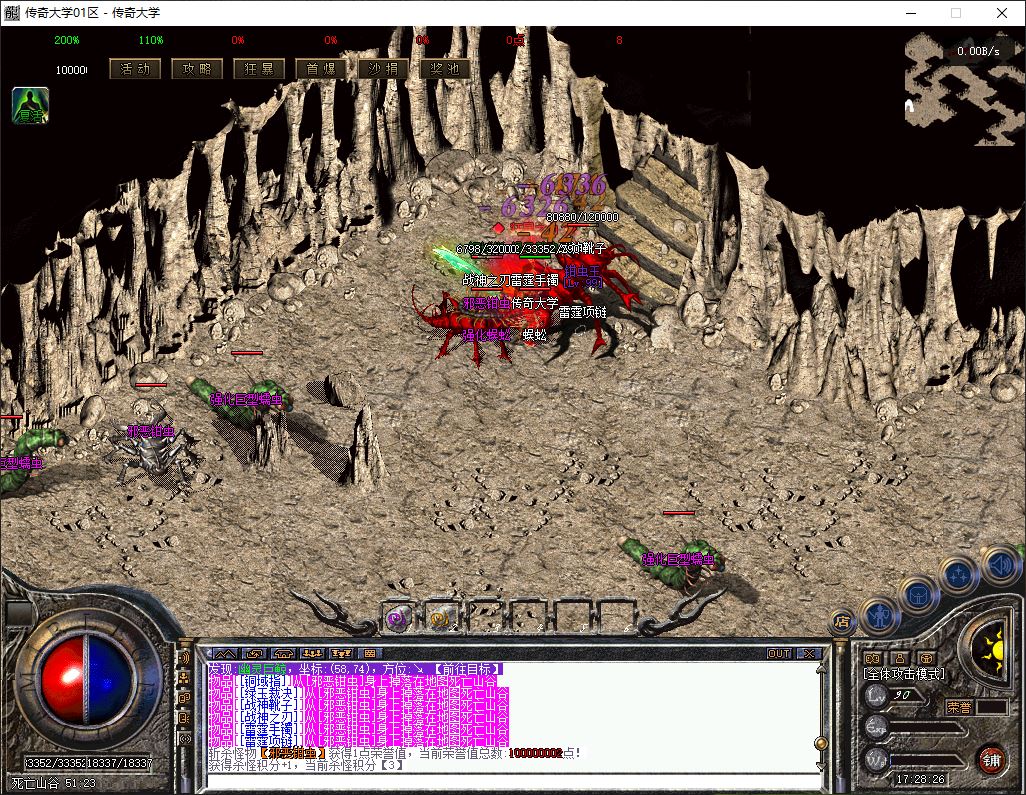The image size is (1026, 795).
Task: Toggle sound with the speaker icon
Action: coord(1000,565)
